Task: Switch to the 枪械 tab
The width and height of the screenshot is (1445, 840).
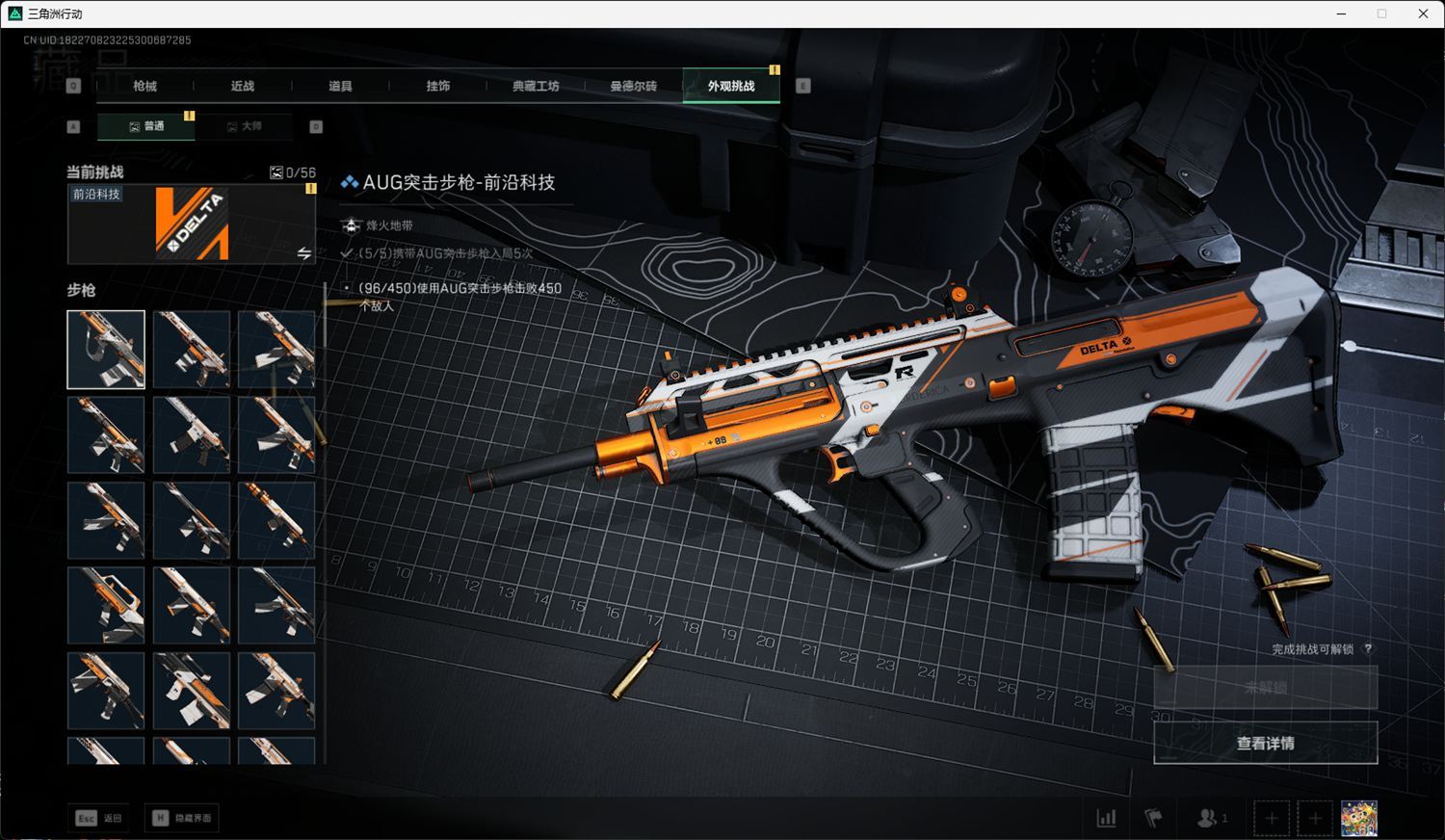Action: click(x=144, y=86)
